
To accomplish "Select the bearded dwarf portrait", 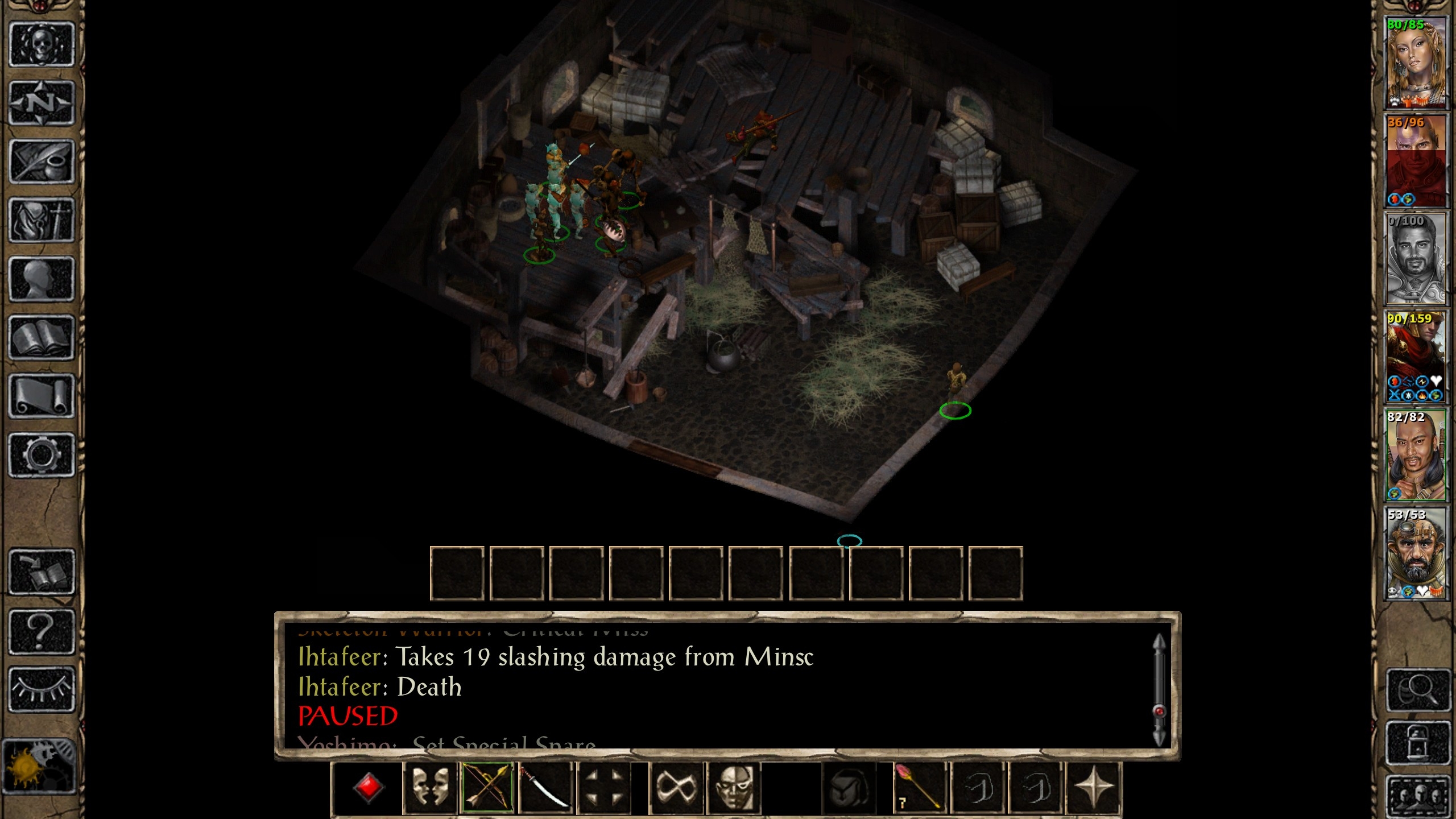I will click(x=1414, y=553).
